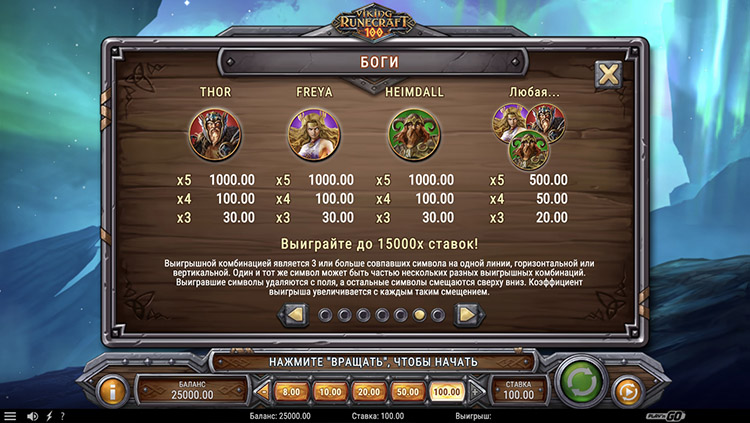The image size is (750, 423).
Task: Select the 100.00 bet amount
Action: [x=446, y=391]
